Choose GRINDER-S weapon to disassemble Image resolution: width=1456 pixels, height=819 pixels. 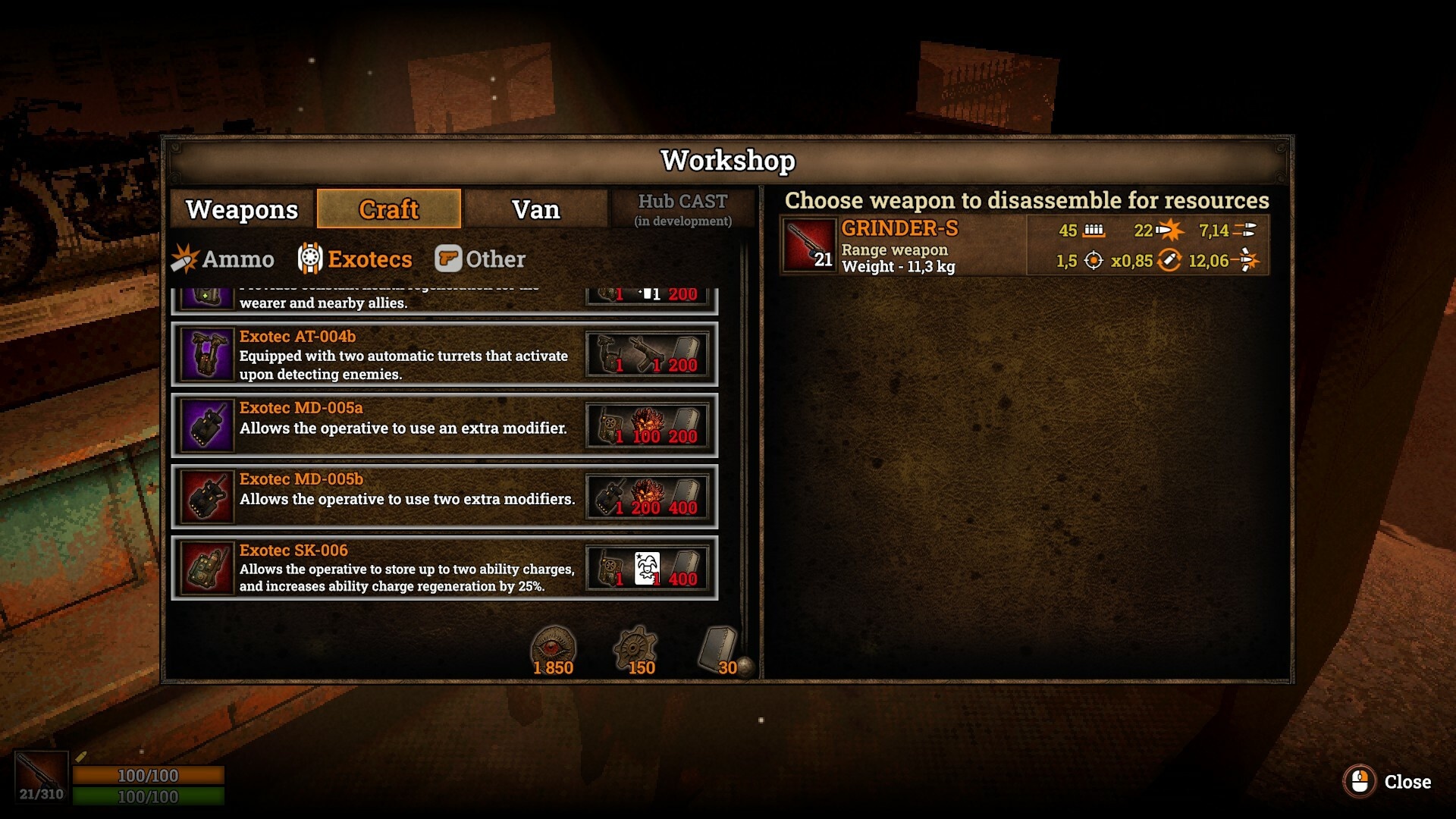pos(1024,246)
